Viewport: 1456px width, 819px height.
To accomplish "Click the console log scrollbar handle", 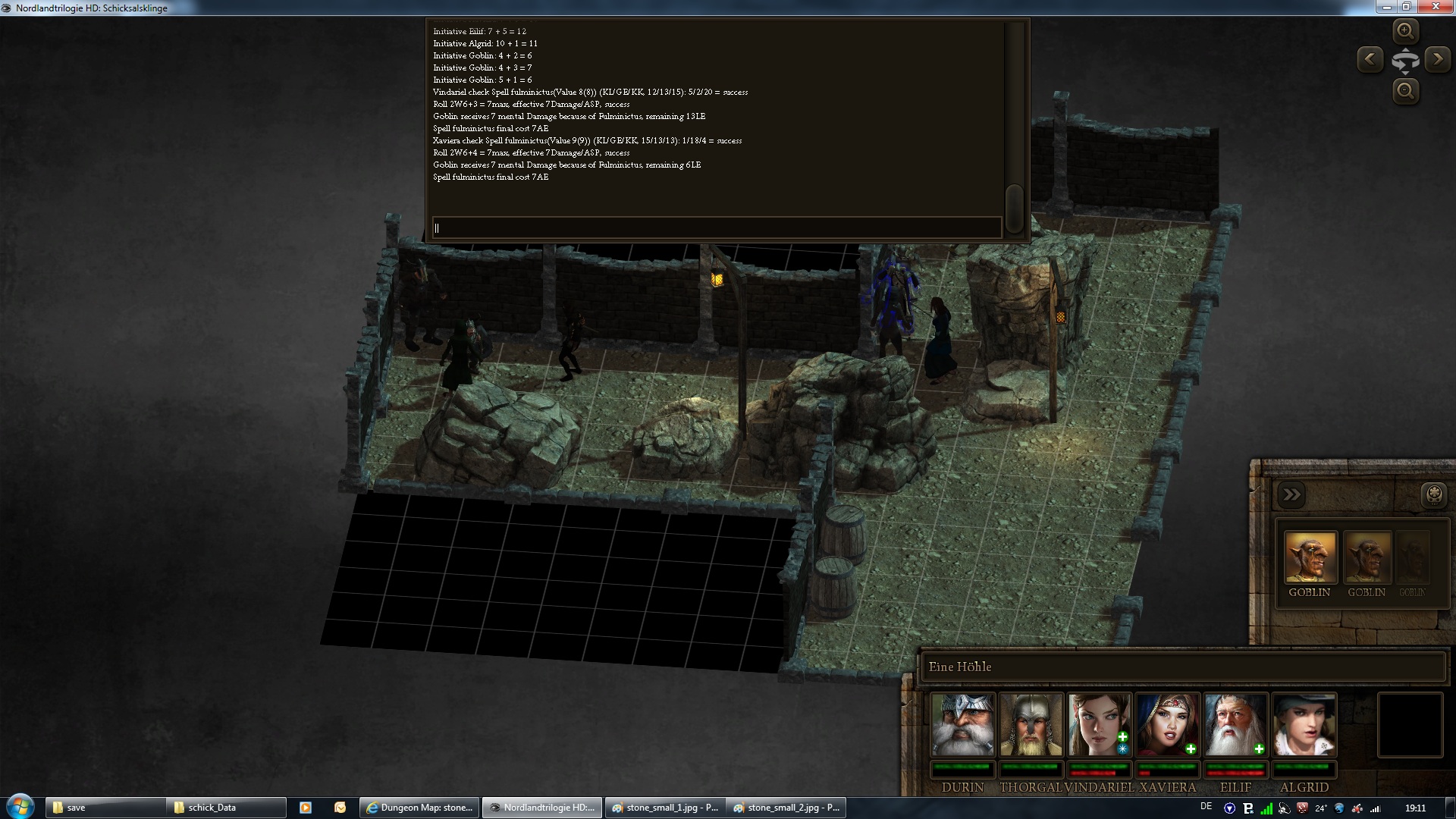I will tap(1014, 203).
